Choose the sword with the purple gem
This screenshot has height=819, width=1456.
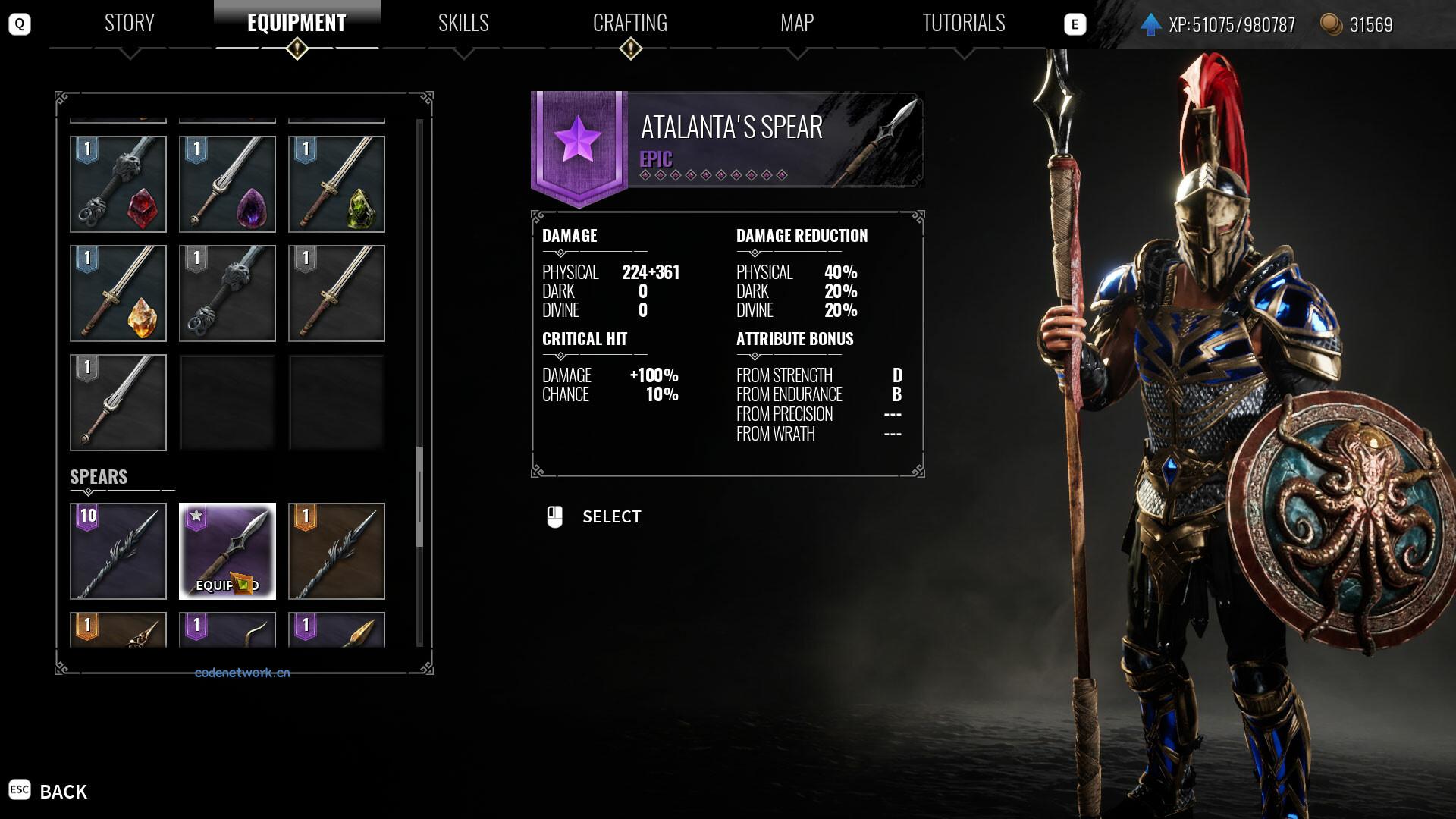pos(227,184)
